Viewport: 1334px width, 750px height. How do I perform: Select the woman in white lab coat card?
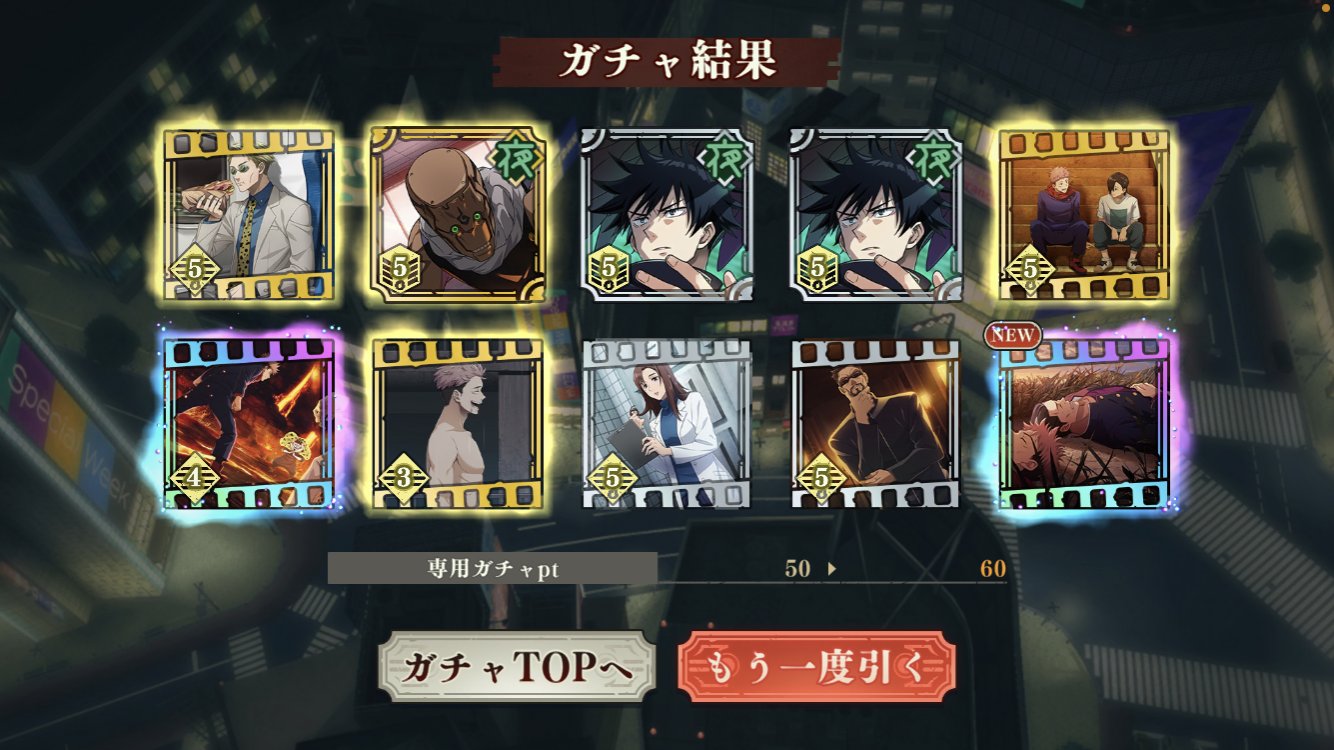(666, 424)
